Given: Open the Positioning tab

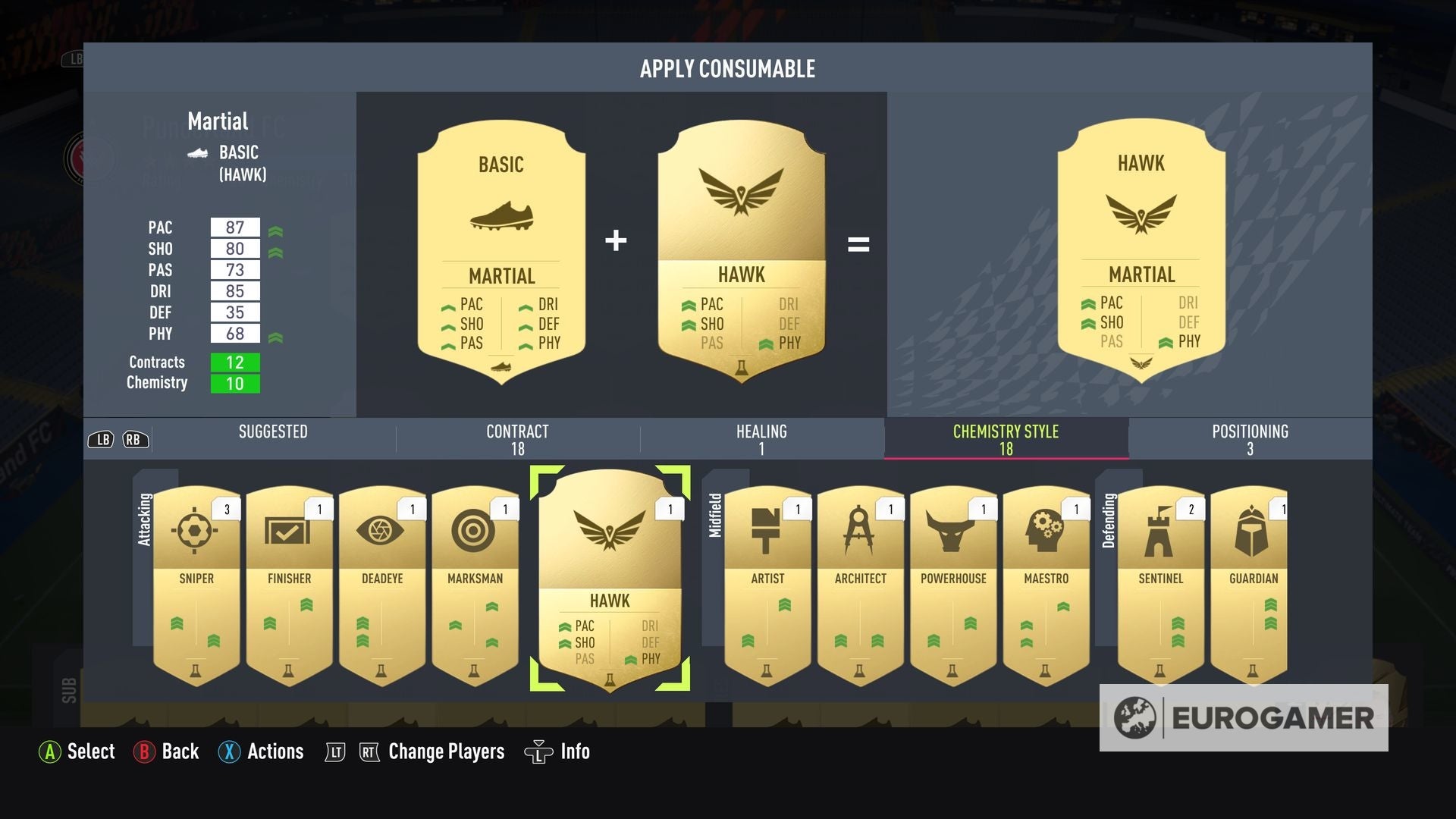Looking at the screenshot, I should [x=1250, y=438].
